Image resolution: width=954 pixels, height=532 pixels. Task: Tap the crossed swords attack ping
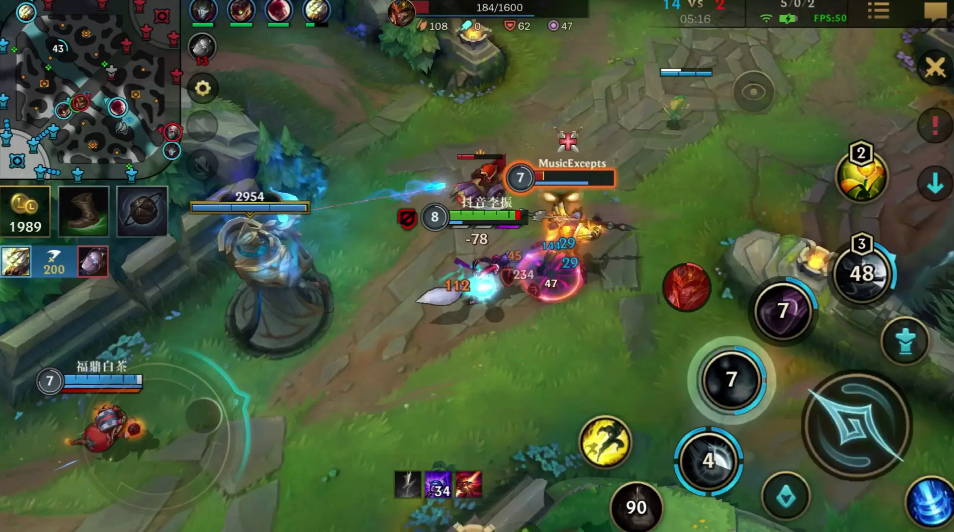tap(935, 67)
